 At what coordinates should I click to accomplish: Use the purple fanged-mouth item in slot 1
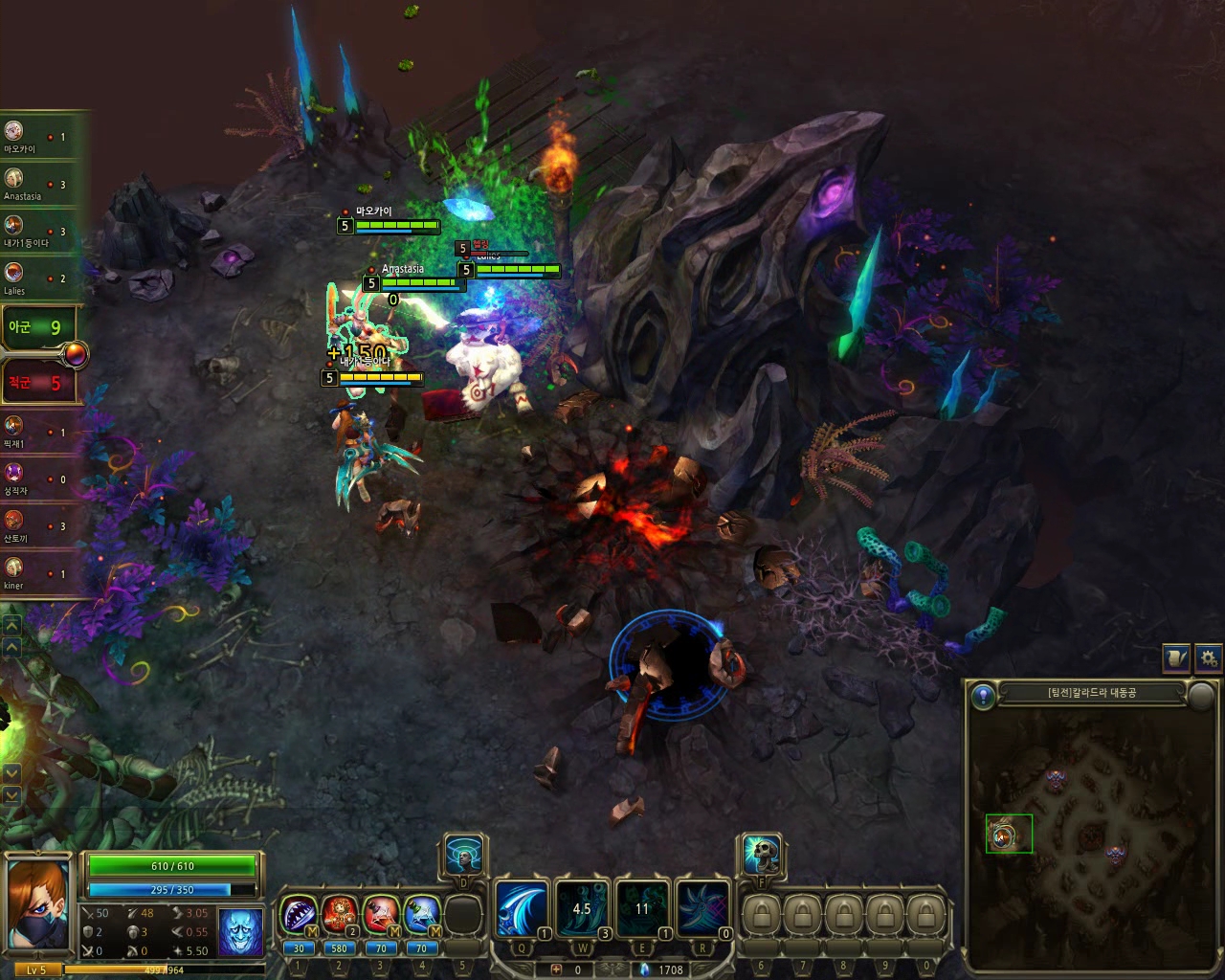coord(299,915)
